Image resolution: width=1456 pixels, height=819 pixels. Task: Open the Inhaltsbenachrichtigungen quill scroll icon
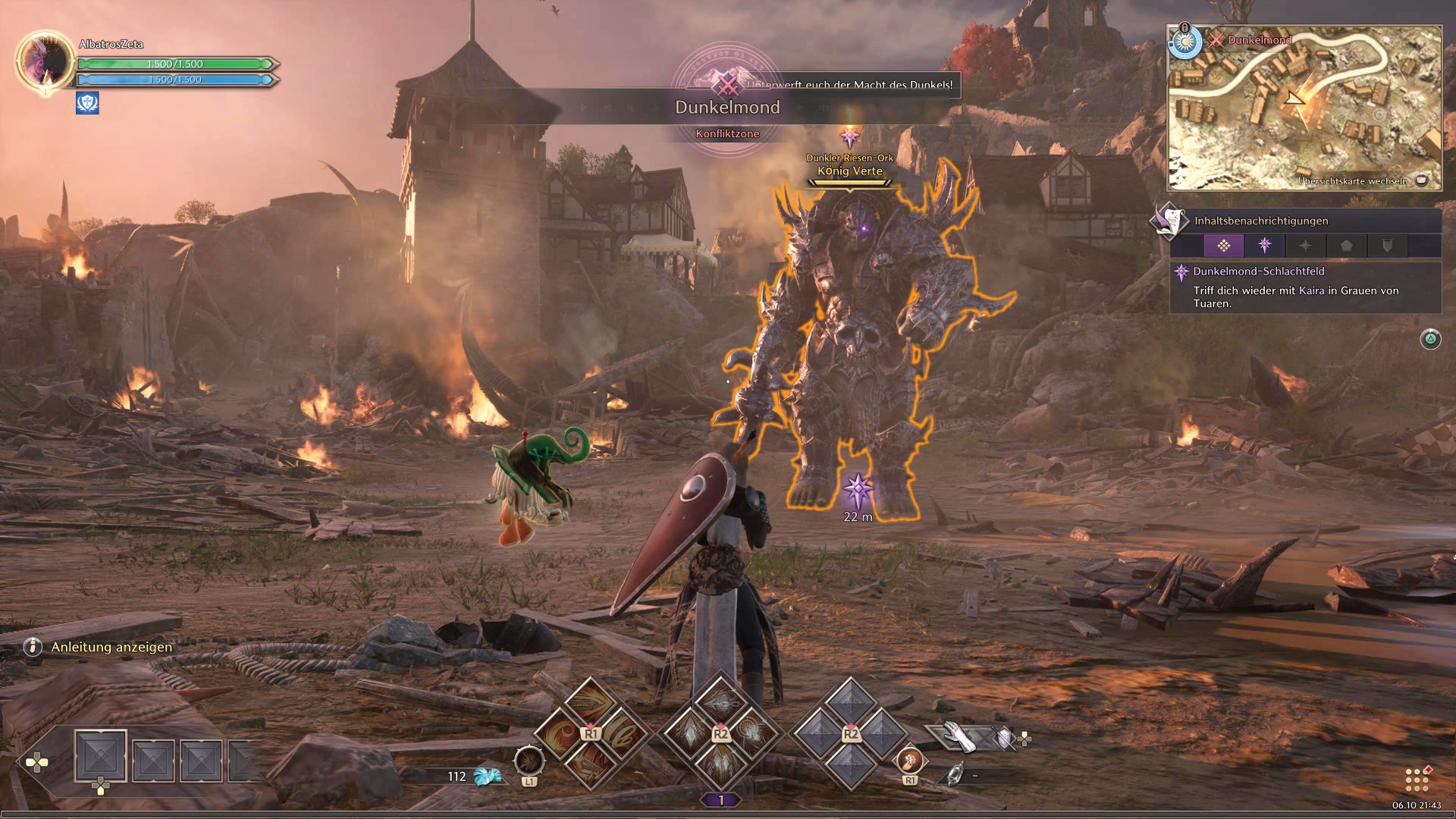(1169, 221)
